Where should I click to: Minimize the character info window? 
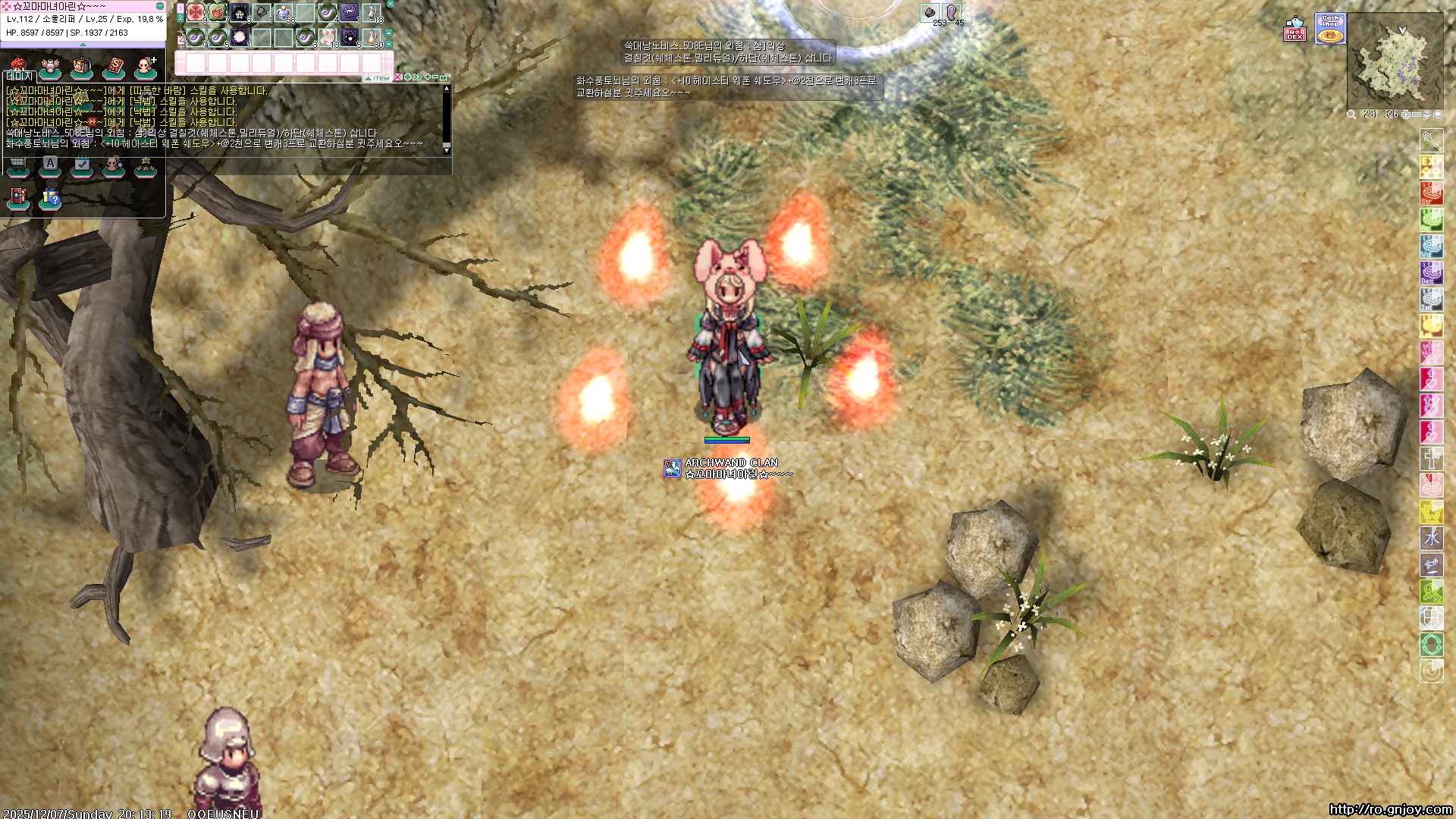(160, 6)
